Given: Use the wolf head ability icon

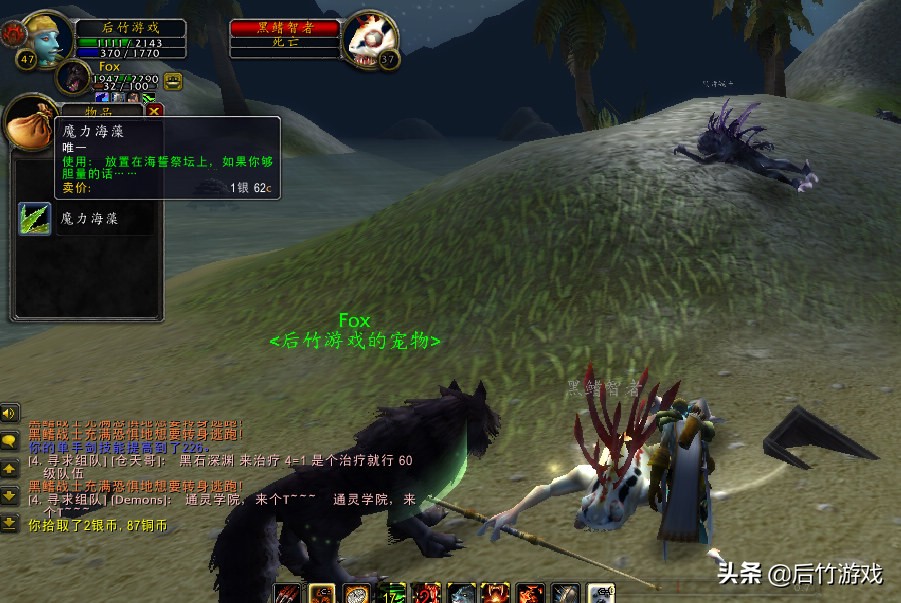Looking at the screenshot, I should click(461, 594).
